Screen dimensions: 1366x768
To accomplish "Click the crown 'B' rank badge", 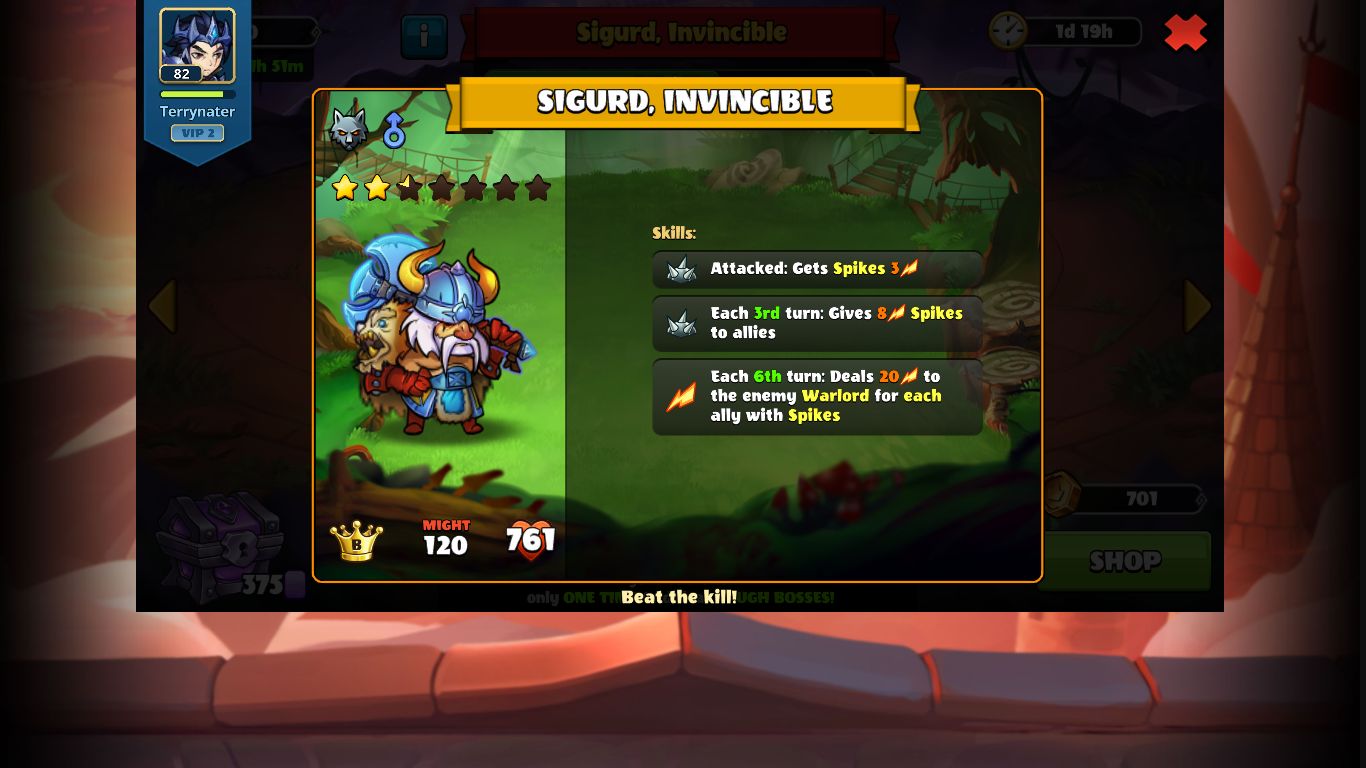I will [356, 541].
